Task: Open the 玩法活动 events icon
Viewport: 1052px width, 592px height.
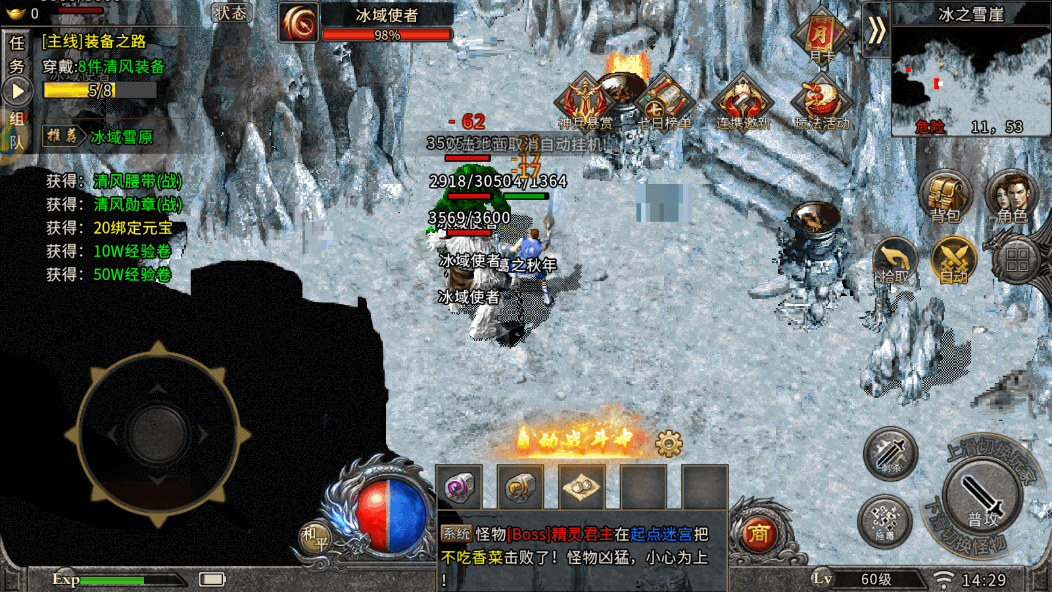Action: click(821, 102)
